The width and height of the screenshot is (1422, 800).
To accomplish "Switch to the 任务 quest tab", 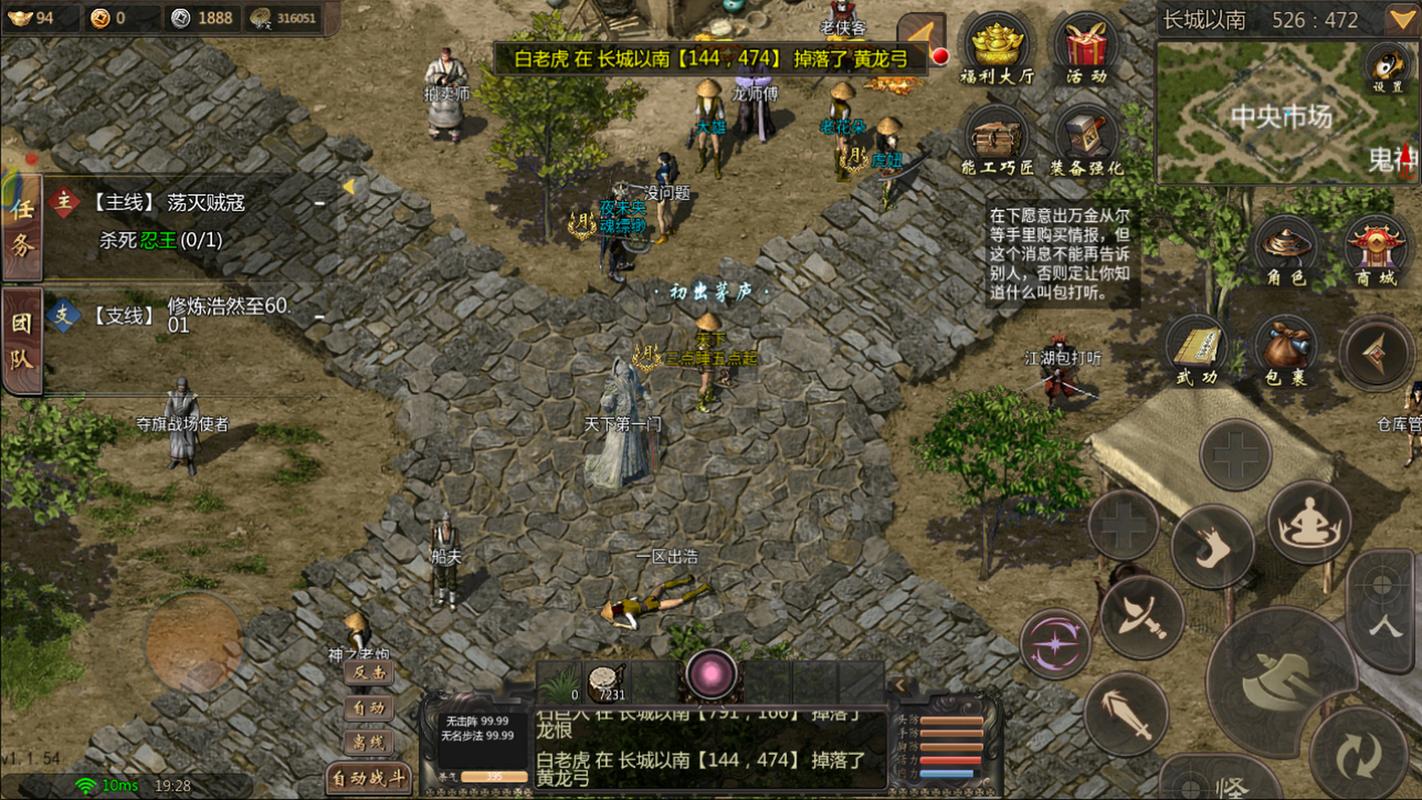I will click(22, 227).
